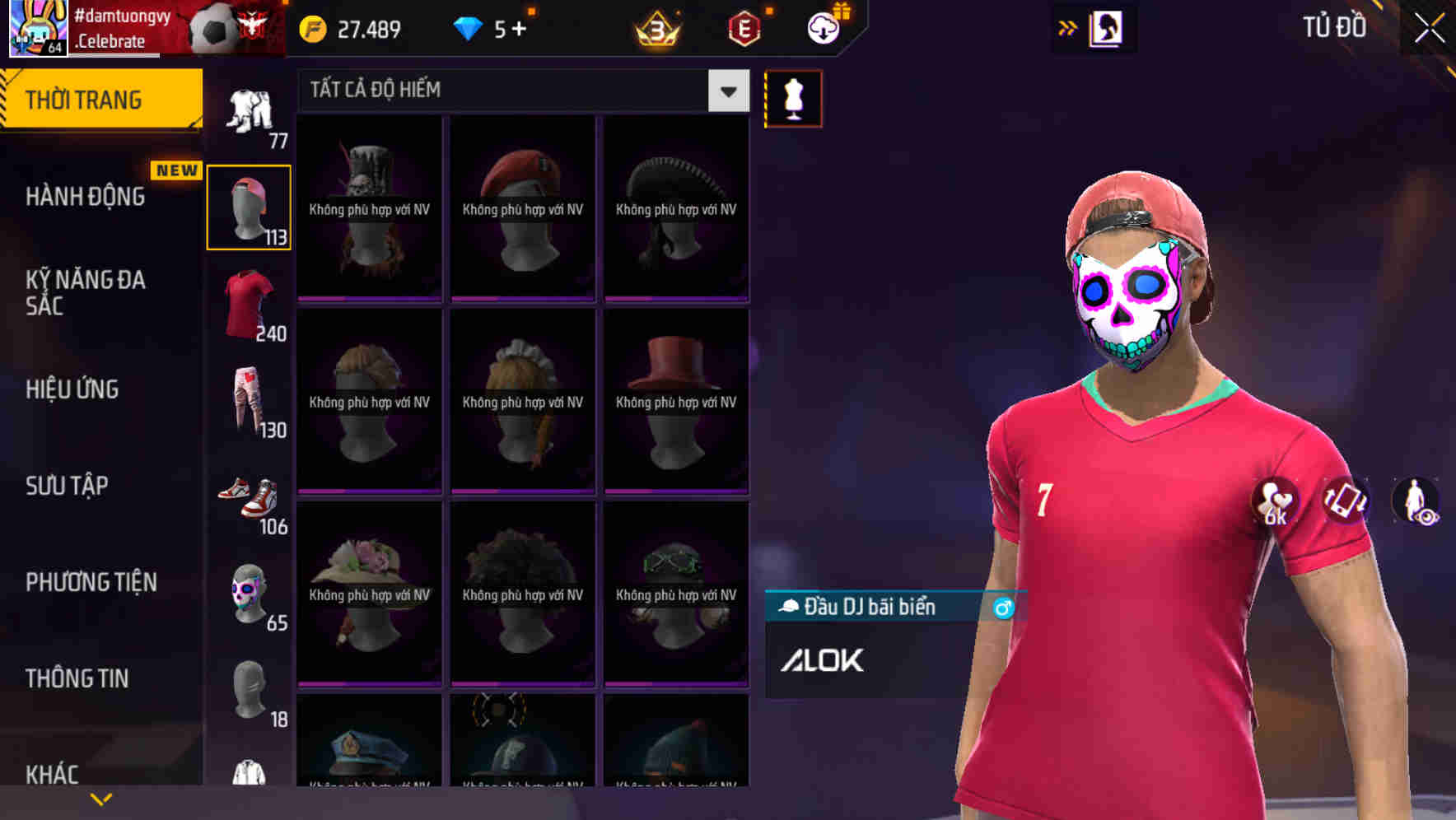Open the skull mask category with 65 items
The width and height of the screenshot is (1456, 820).
pyautogui.click(x=247, y=594)
